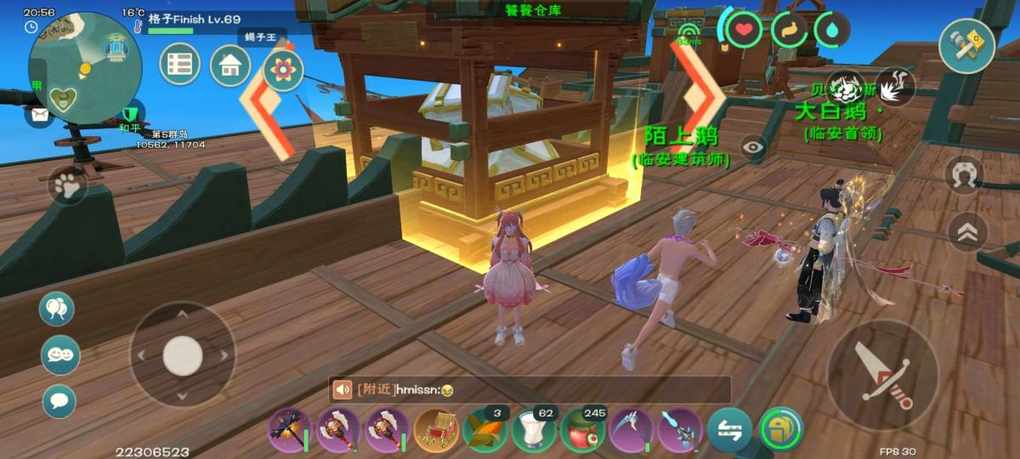This screenshot has width=1020, height=459.
Task: Open the backpack inventory button
Action: tap(780, 430)
